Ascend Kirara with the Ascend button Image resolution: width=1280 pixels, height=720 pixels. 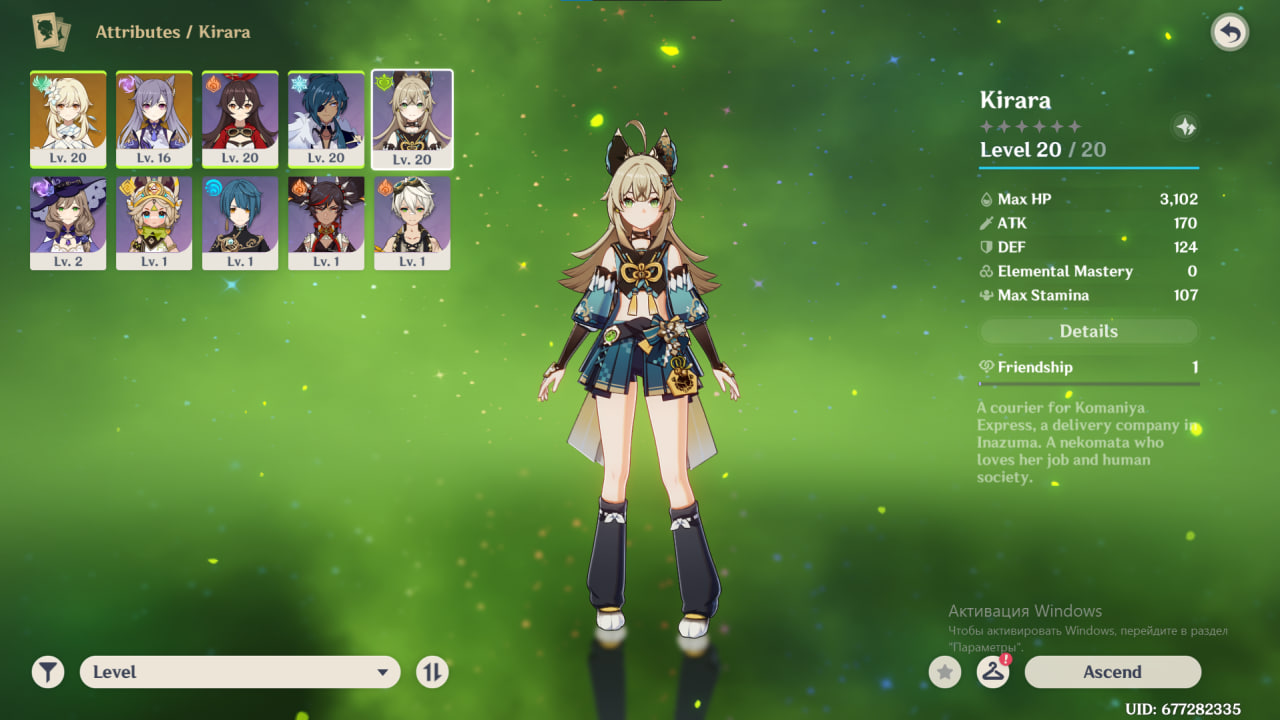[x=1112, y=672]
